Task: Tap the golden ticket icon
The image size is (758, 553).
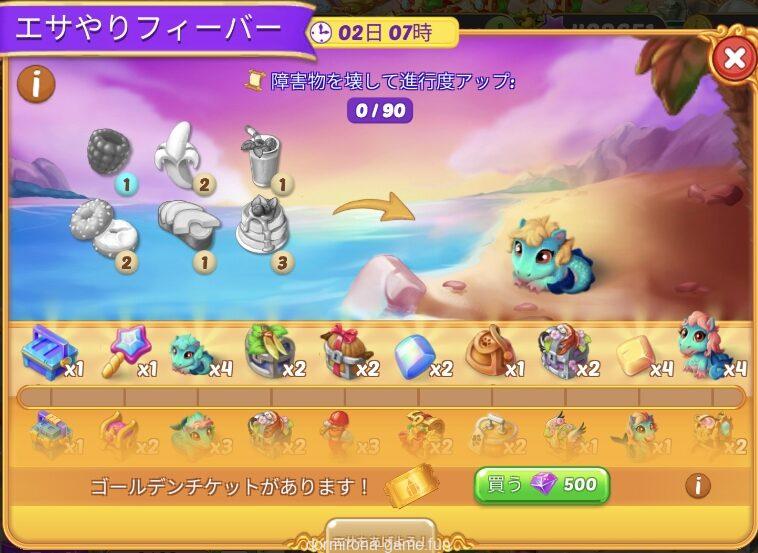Action: (x=411, y=486)
